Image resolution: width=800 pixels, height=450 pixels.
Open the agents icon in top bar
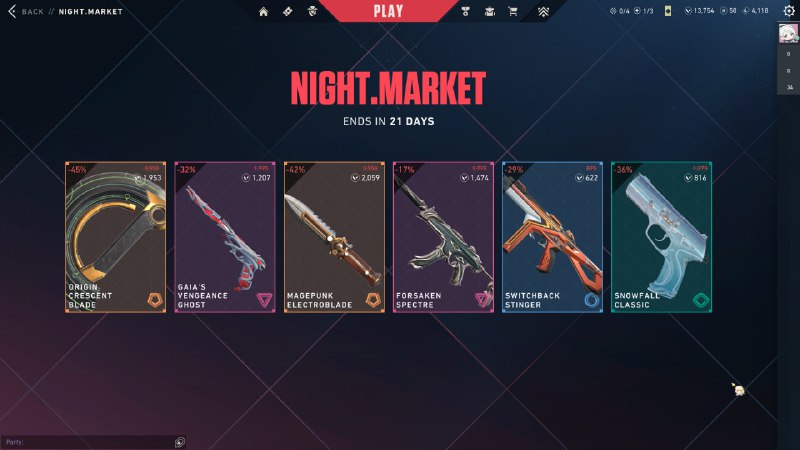pos(312,12)
